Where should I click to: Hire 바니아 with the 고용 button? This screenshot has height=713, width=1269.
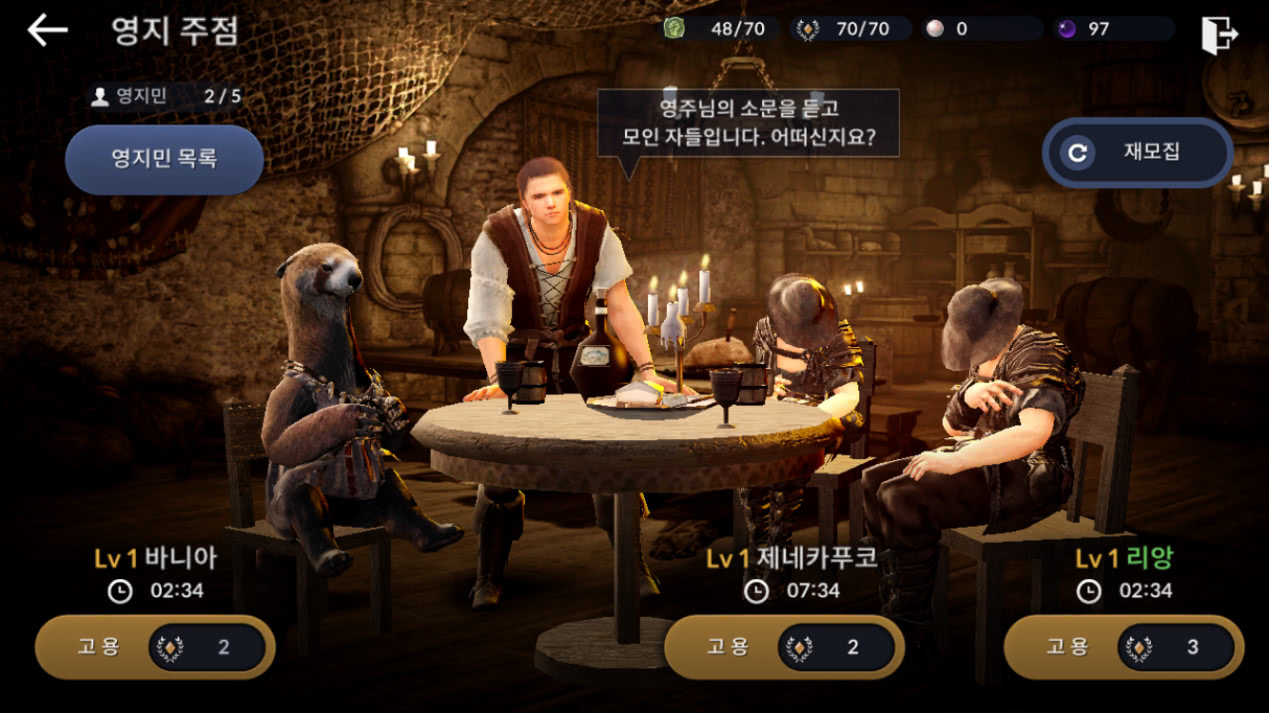point(155,647)
